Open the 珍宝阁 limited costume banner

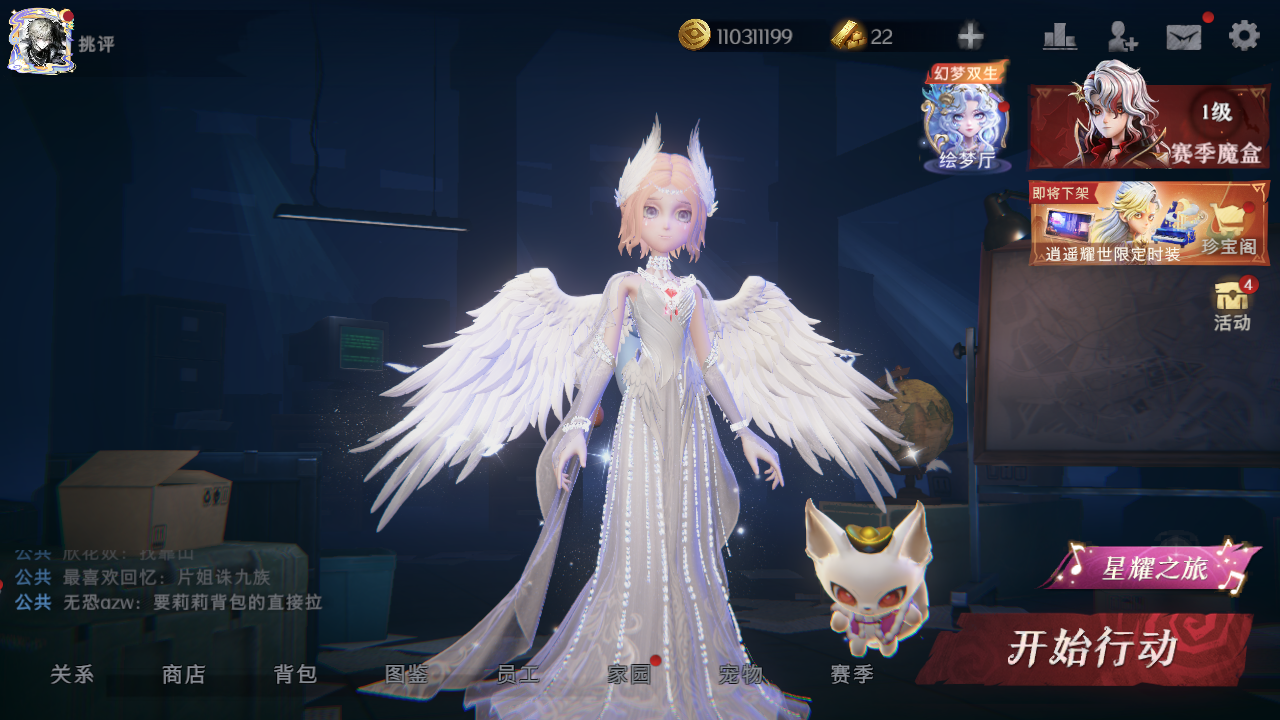(x=1149, y=223)
